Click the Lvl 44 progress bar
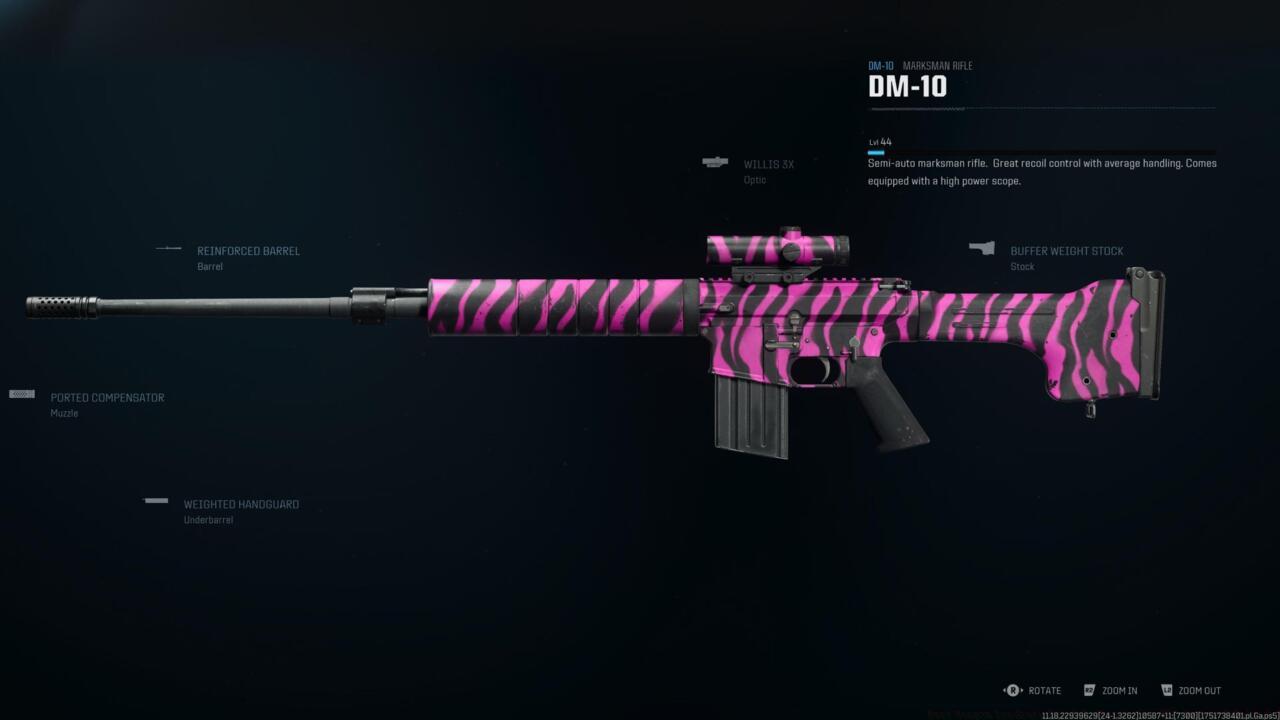This screenshot has height=720, width=1280. [878, 152]
